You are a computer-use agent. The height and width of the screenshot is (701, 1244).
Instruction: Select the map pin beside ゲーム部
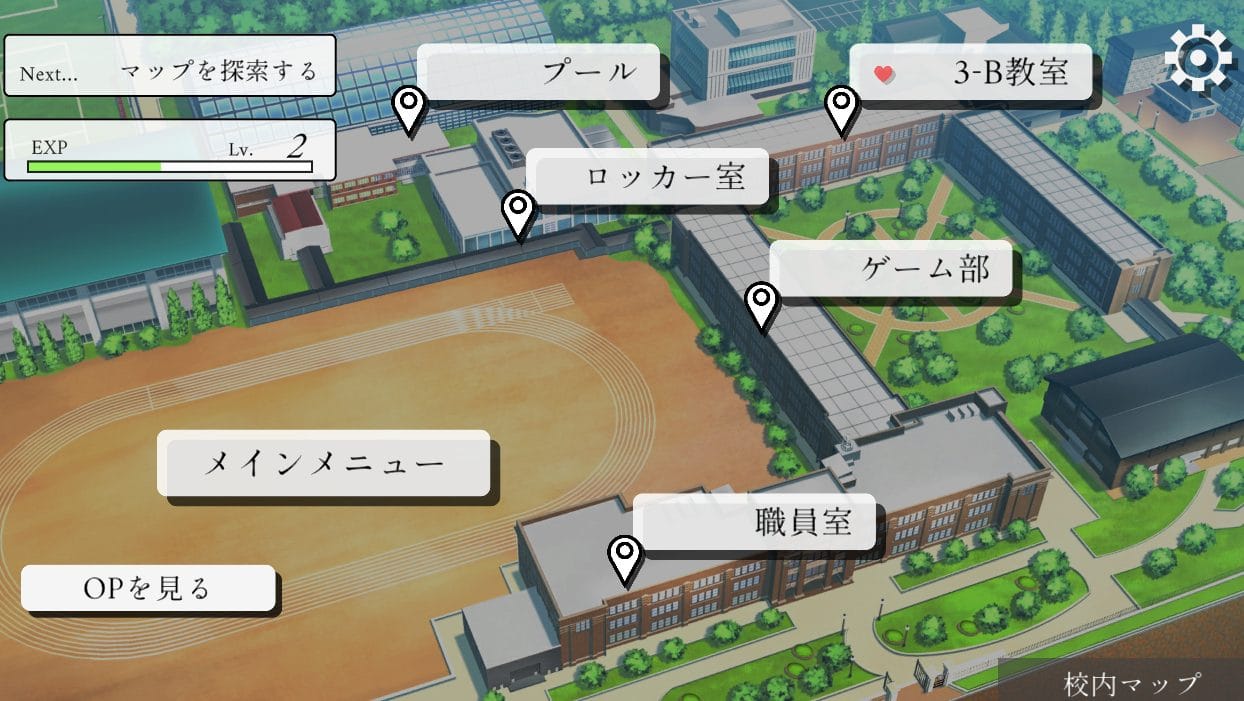click(762, 304)
